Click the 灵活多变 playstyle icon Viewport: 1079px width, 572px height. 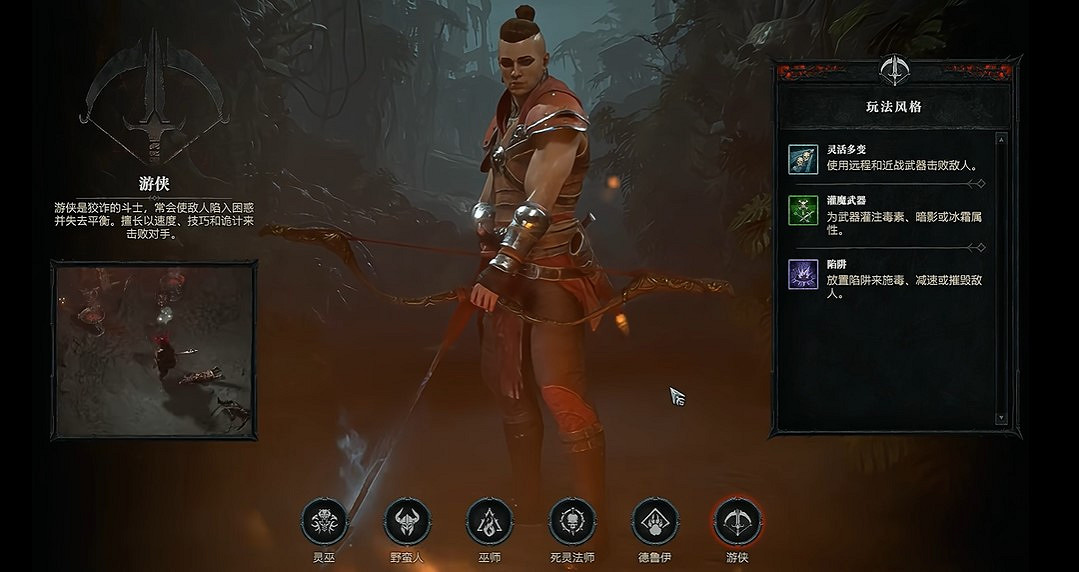[x=803, y=159]
